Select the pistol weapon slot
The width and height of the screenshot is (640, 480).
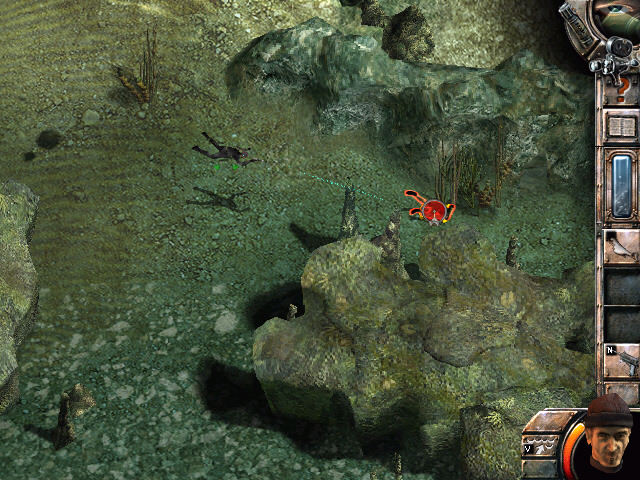(622, 359)
